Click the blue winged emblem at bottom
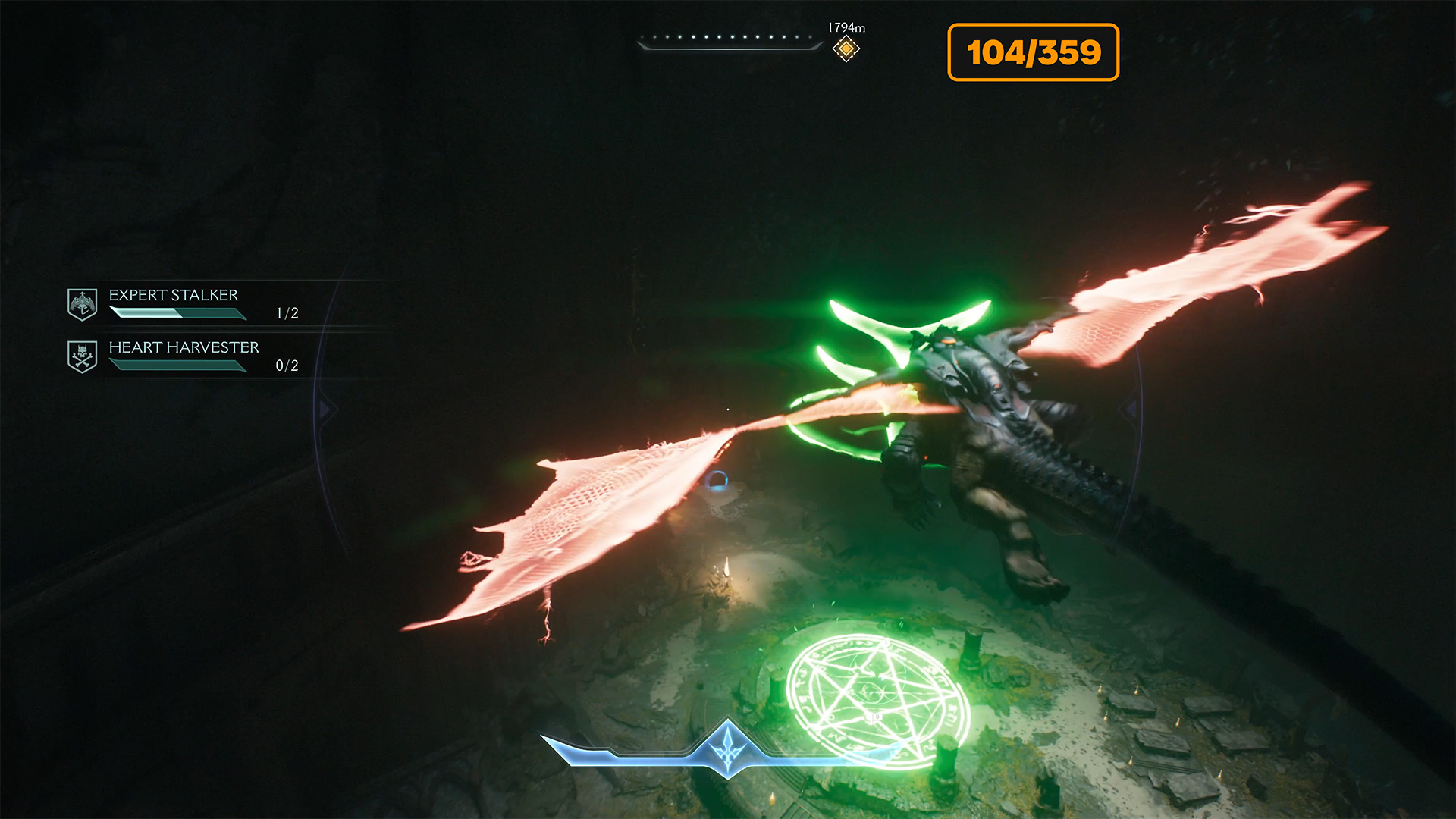 pos(728,747)
